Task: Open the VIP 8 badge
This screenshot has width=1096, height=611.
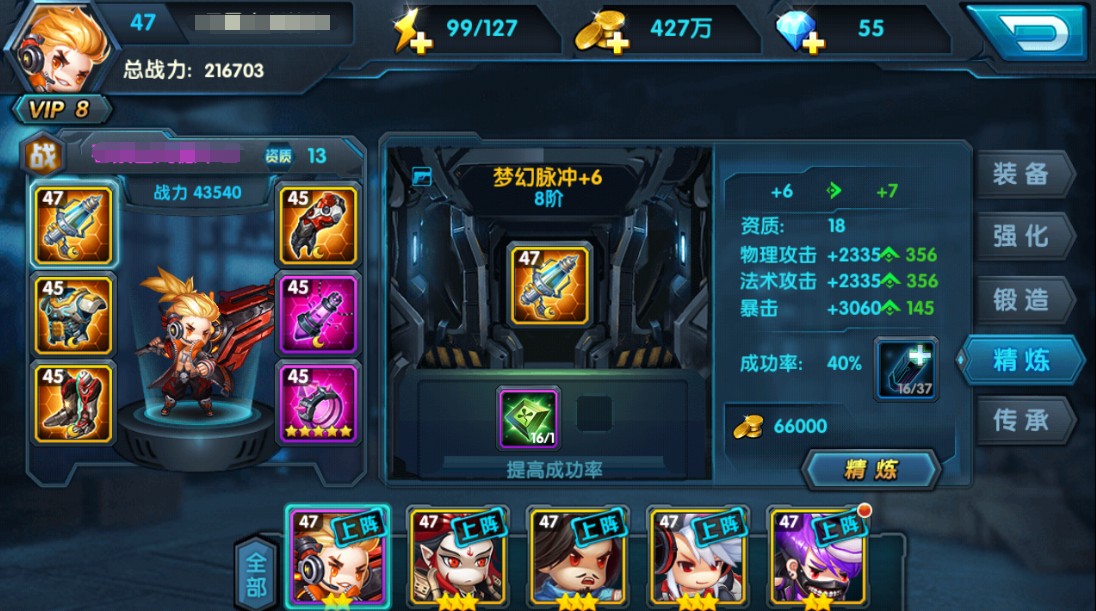Action: pos(62,109)
